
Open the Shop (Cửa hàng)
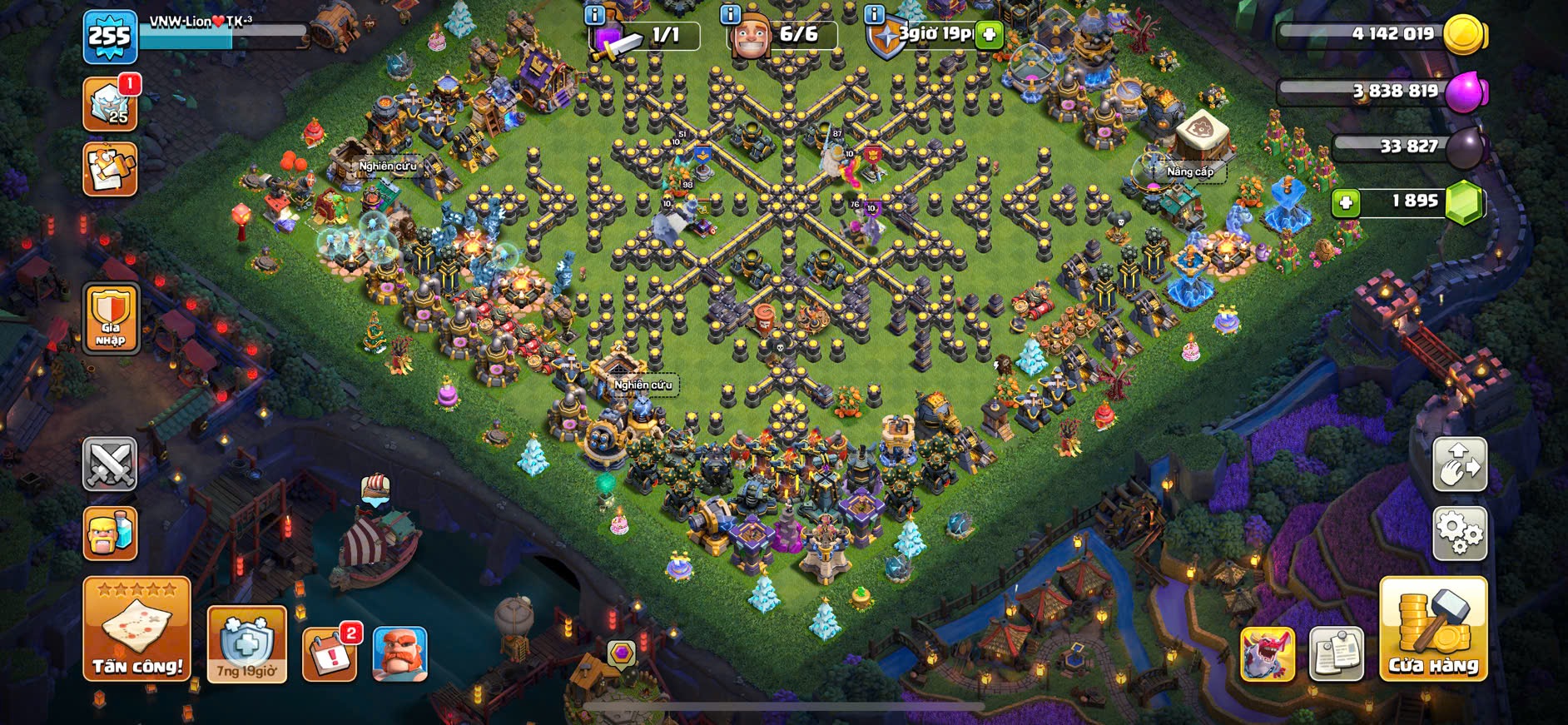coord(1432,629)
